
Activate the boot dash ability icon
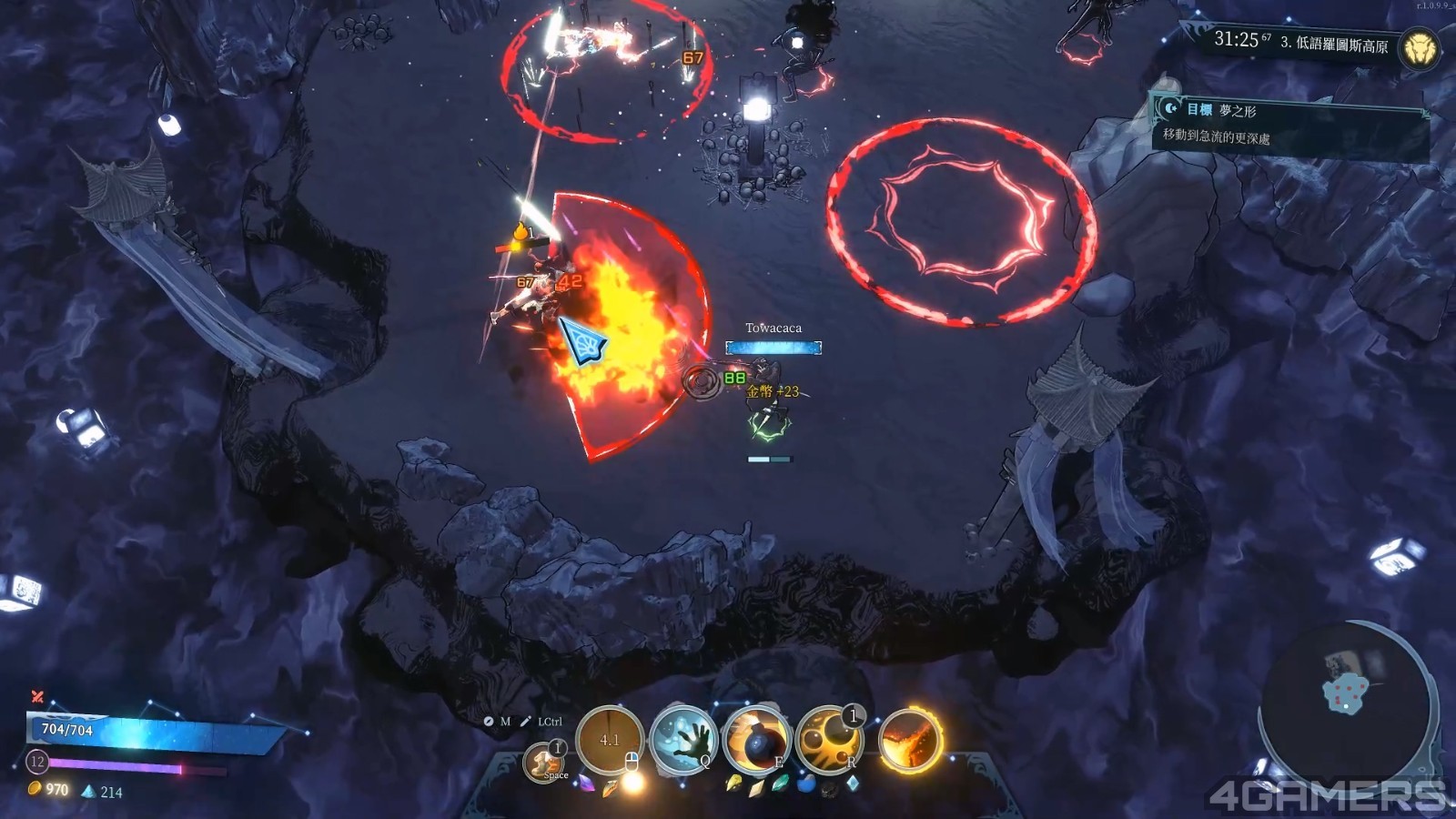point(545,761)
